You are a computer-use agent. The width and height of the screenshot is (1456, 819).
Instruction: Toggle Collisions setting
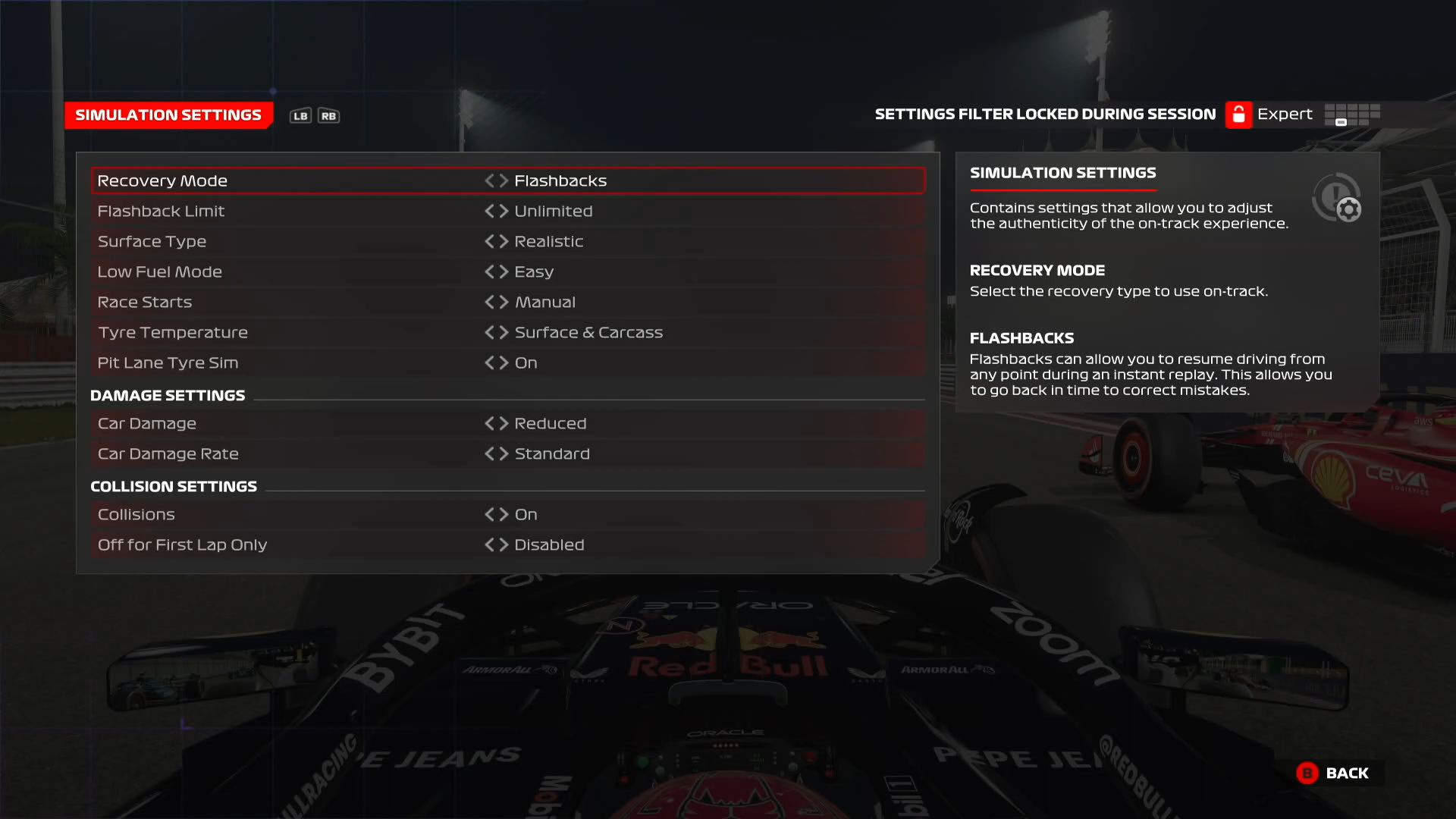coord(504,514)
